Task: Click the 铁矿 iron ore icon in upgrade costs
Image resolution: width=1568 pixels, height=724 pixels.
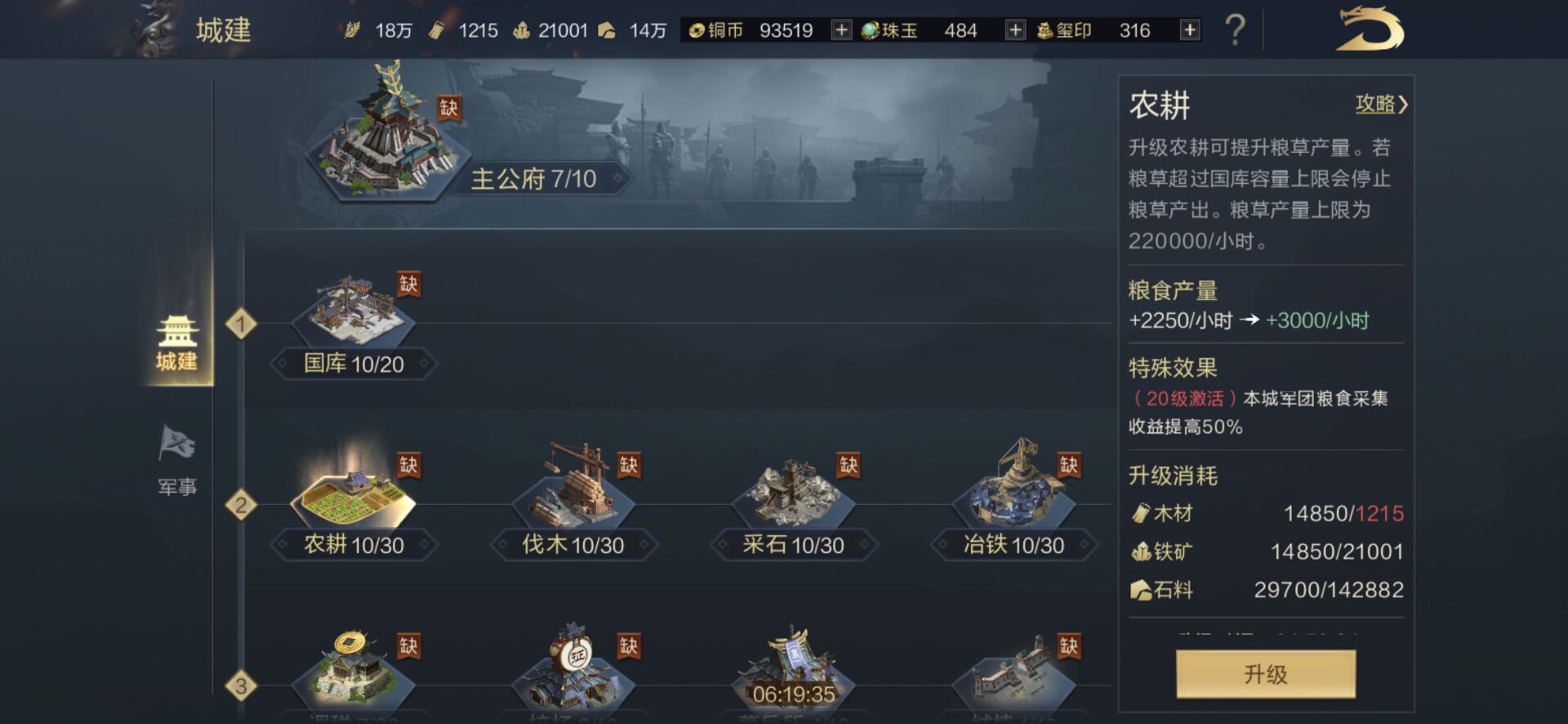Action: 1143,552
